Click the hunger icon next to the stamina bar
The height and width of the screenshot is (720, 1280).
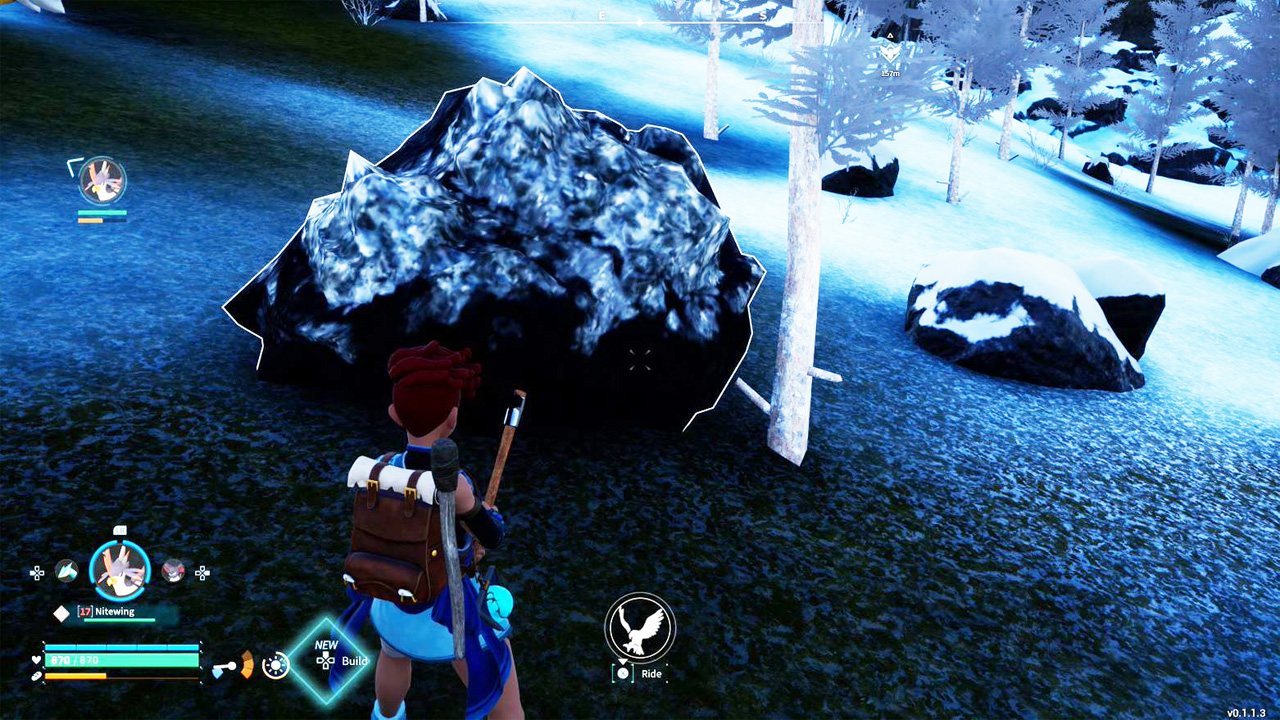[36, 676]
